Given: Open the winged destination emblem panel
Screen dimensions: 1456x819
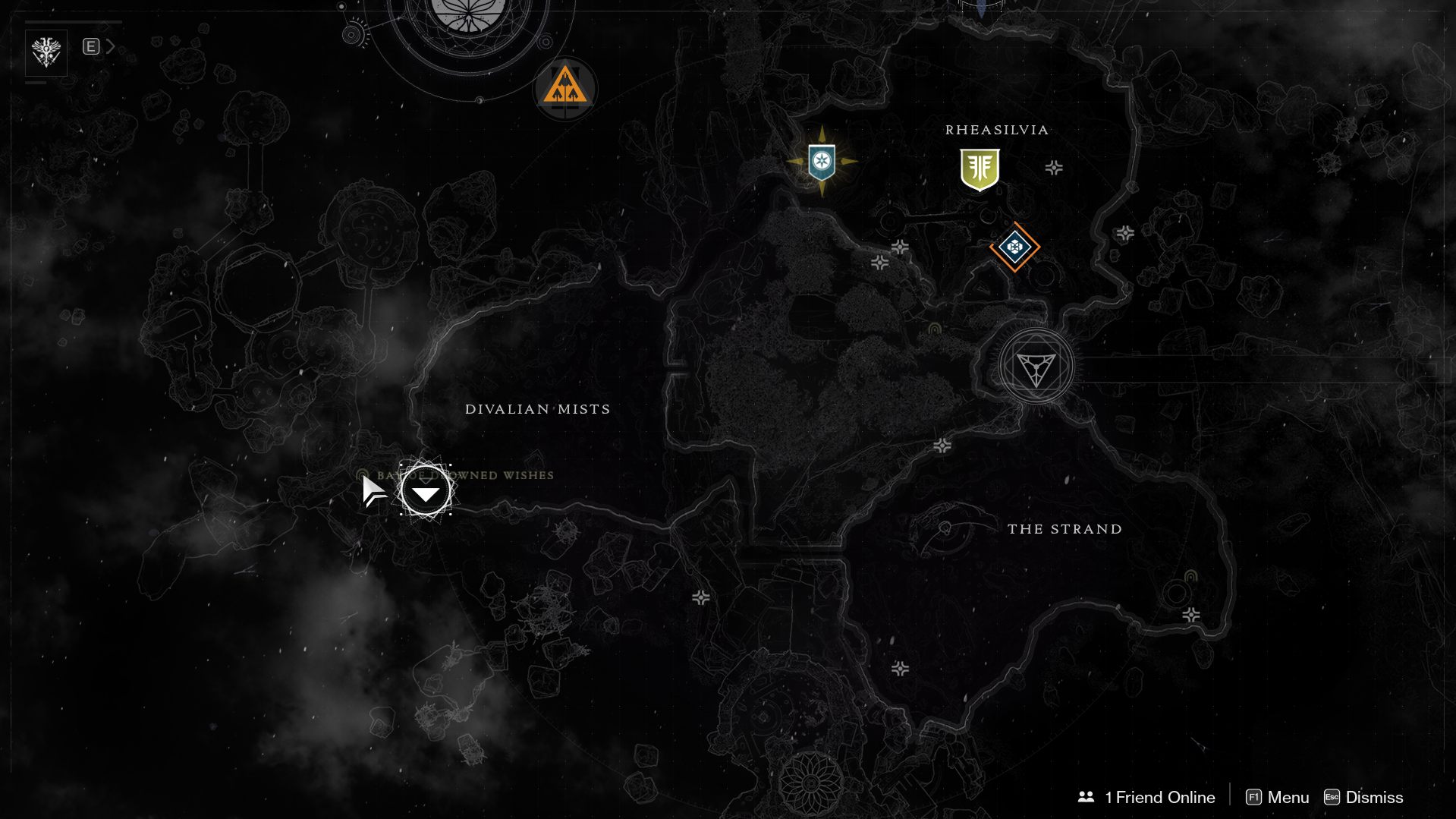Looking at the screenshot, I should click(x=46, y=52).
